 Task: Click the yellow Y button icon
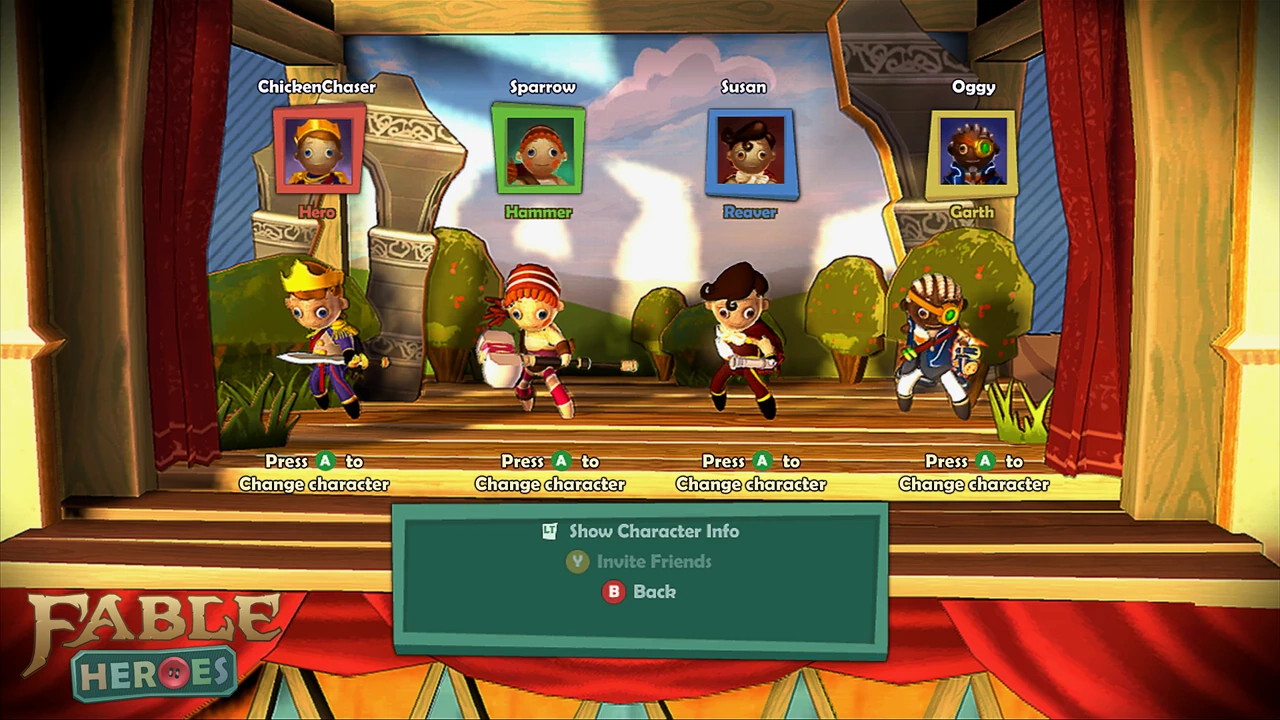coord(577,561)
